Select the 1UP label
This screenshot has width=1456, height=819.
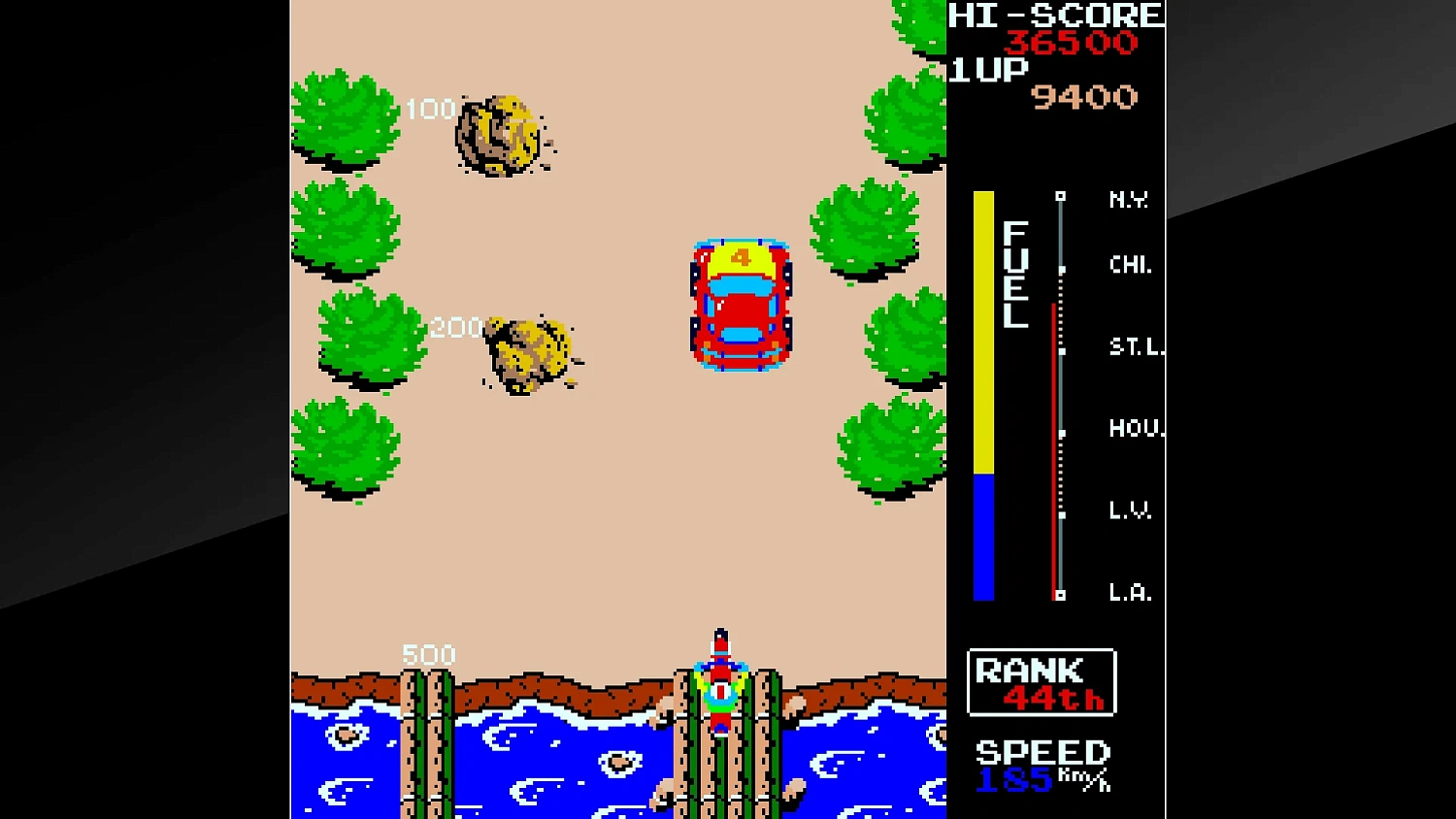(x=986, y=68)
